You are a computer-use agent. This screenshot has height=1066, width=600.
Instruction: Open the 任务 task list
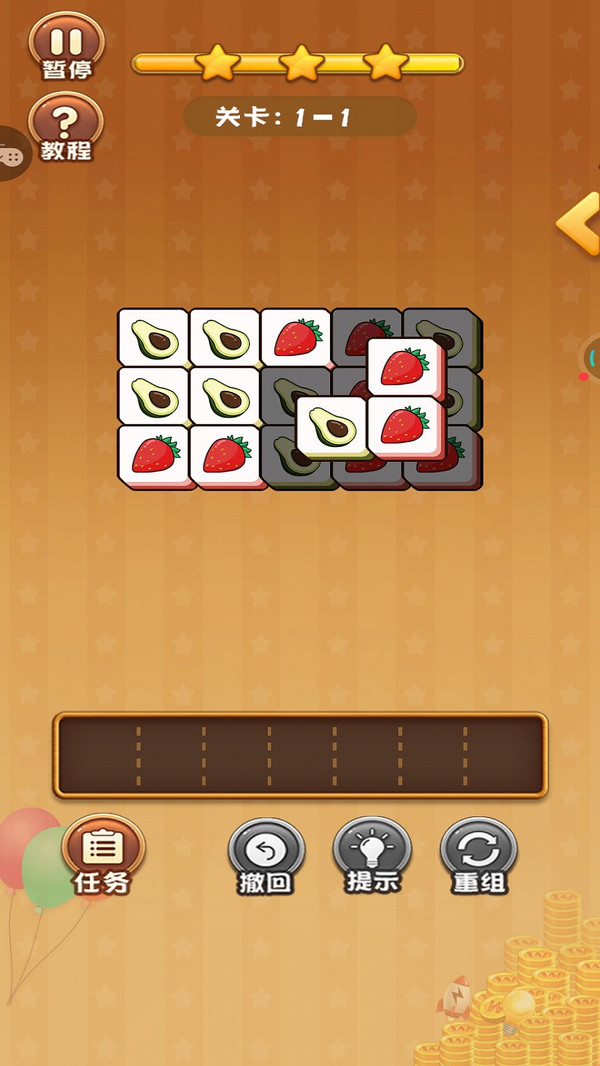(x=102, y=856)
